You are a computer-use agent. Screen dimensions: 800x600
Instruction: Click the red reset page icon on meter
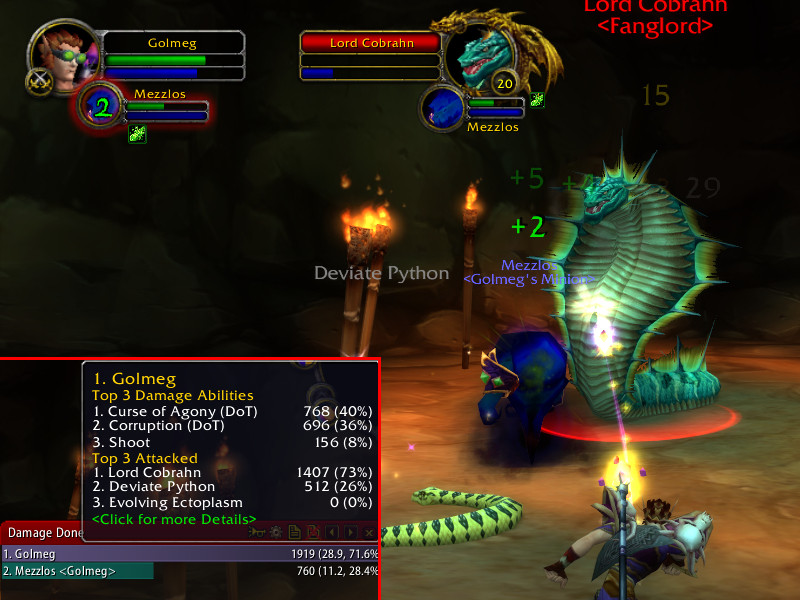313,533
